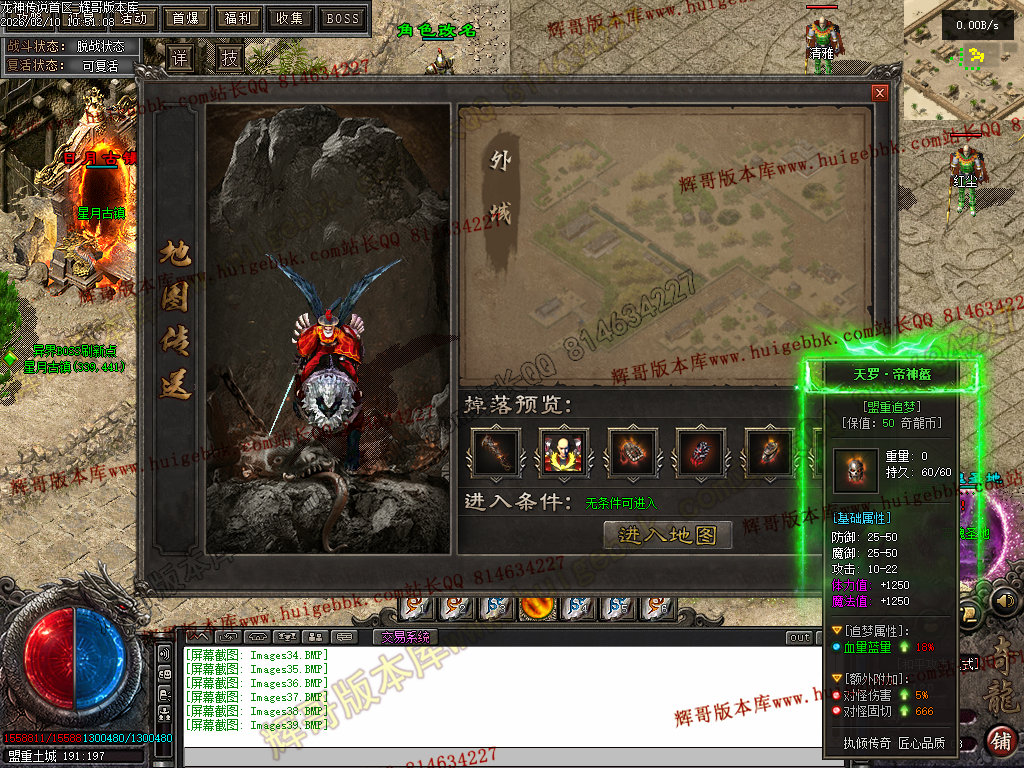The image size is (1024, 768).
Task: Open the BOSS menu
Action: point(343,18)
